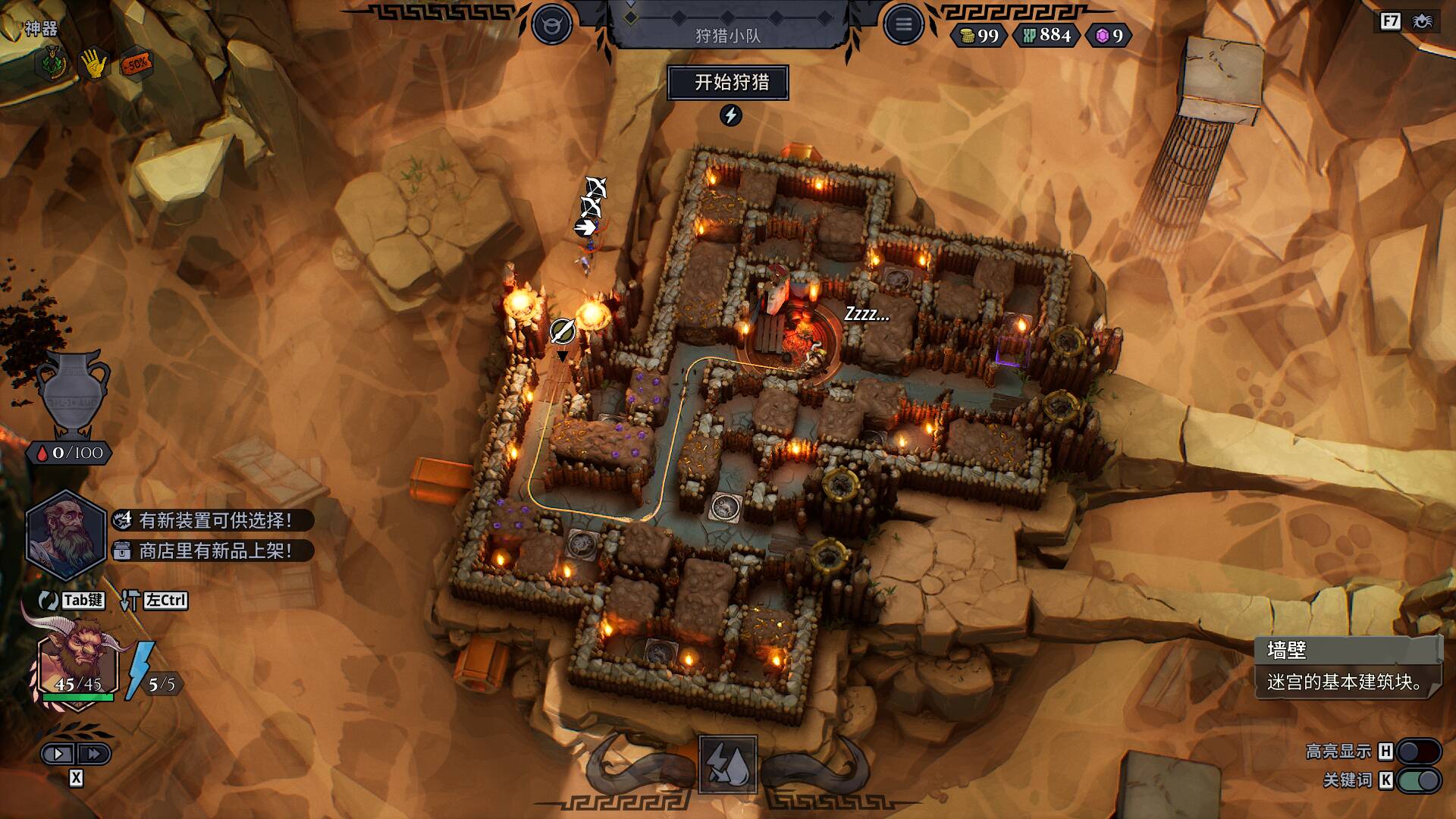The height and width of the screenshot is (819, 1456).
Task: Inspect the -50% discount tag artifact
Action: click(x=136, y=64)
